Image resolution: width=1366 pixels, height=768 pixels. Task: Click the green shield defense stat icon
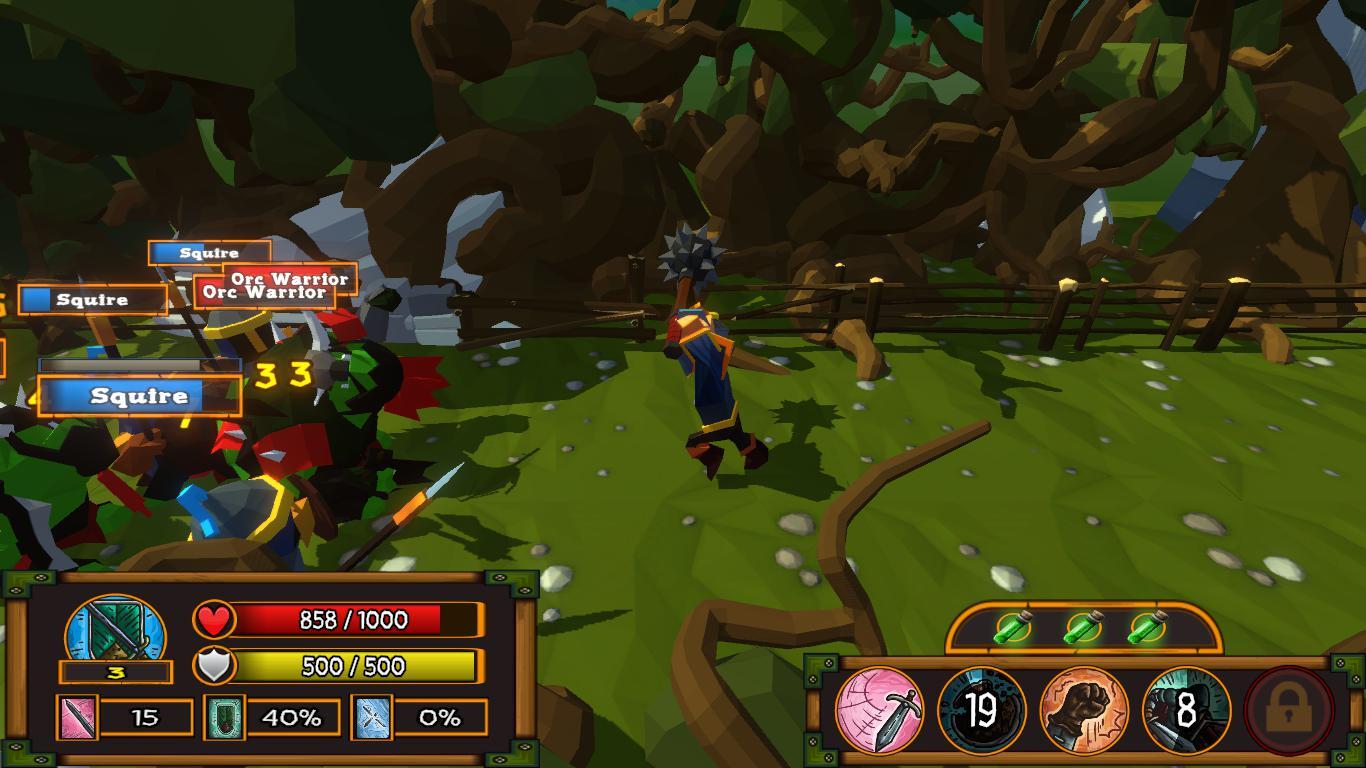click(224, 717)
